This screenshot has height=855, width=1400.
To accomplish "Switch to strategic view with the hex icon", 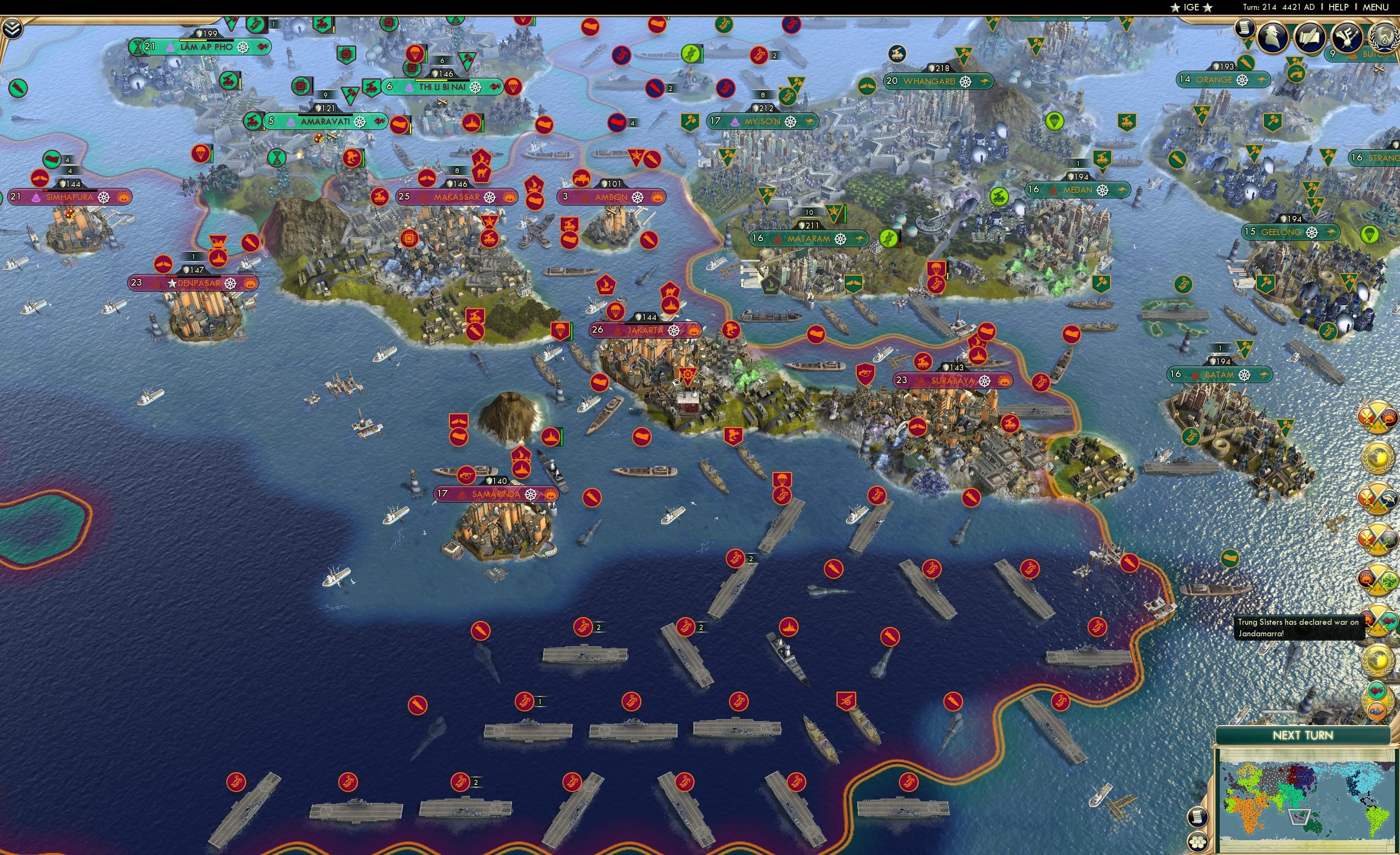I will click(1198, 843).
